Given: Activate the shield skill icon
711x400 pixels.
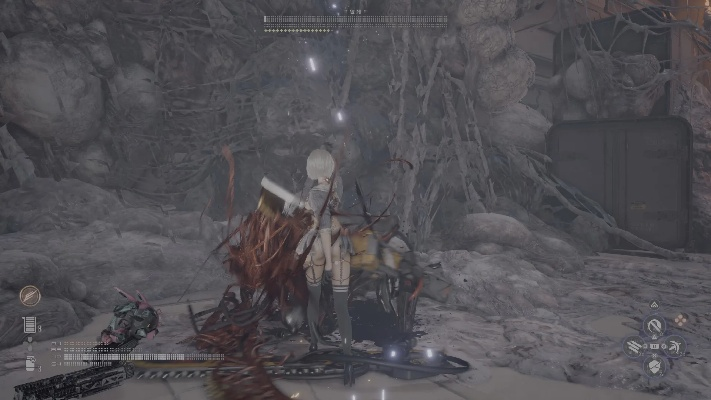Looking at the screenshot, I should (x=654, y=367).
